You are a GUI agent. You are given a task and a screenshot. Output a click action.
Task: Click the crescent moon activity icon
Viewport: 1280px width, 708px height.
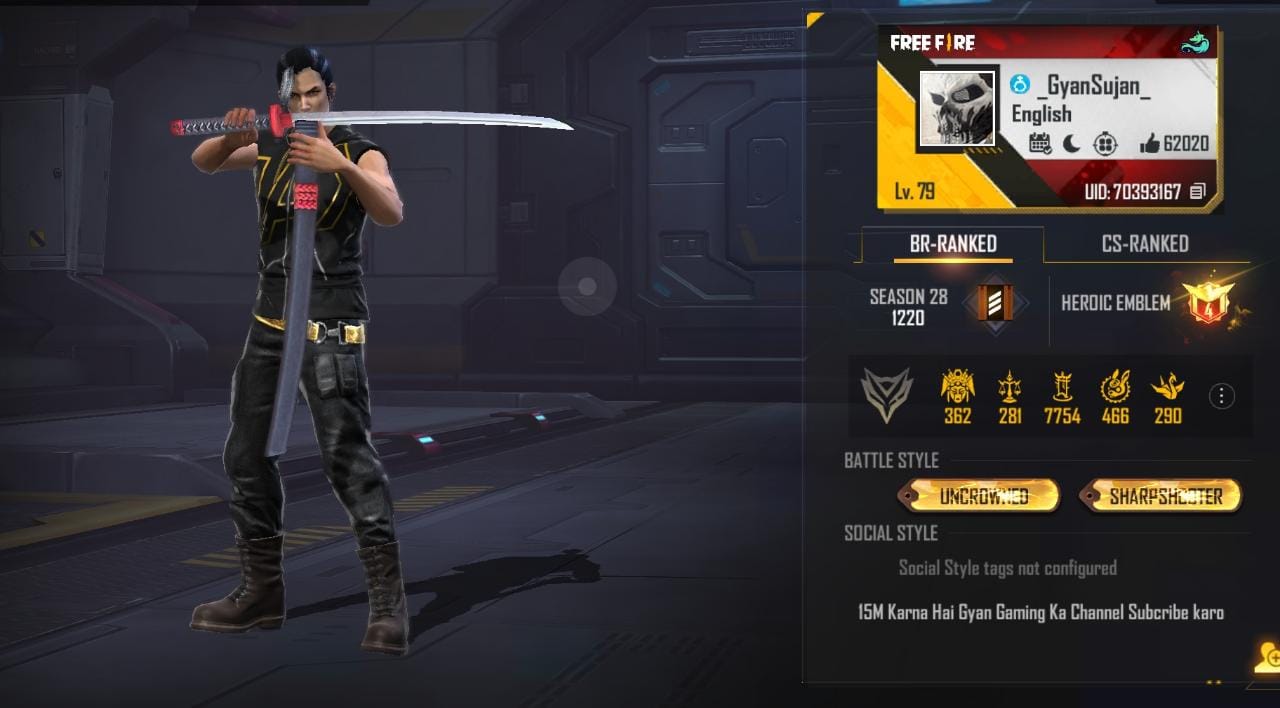(x=1072, y=144)
